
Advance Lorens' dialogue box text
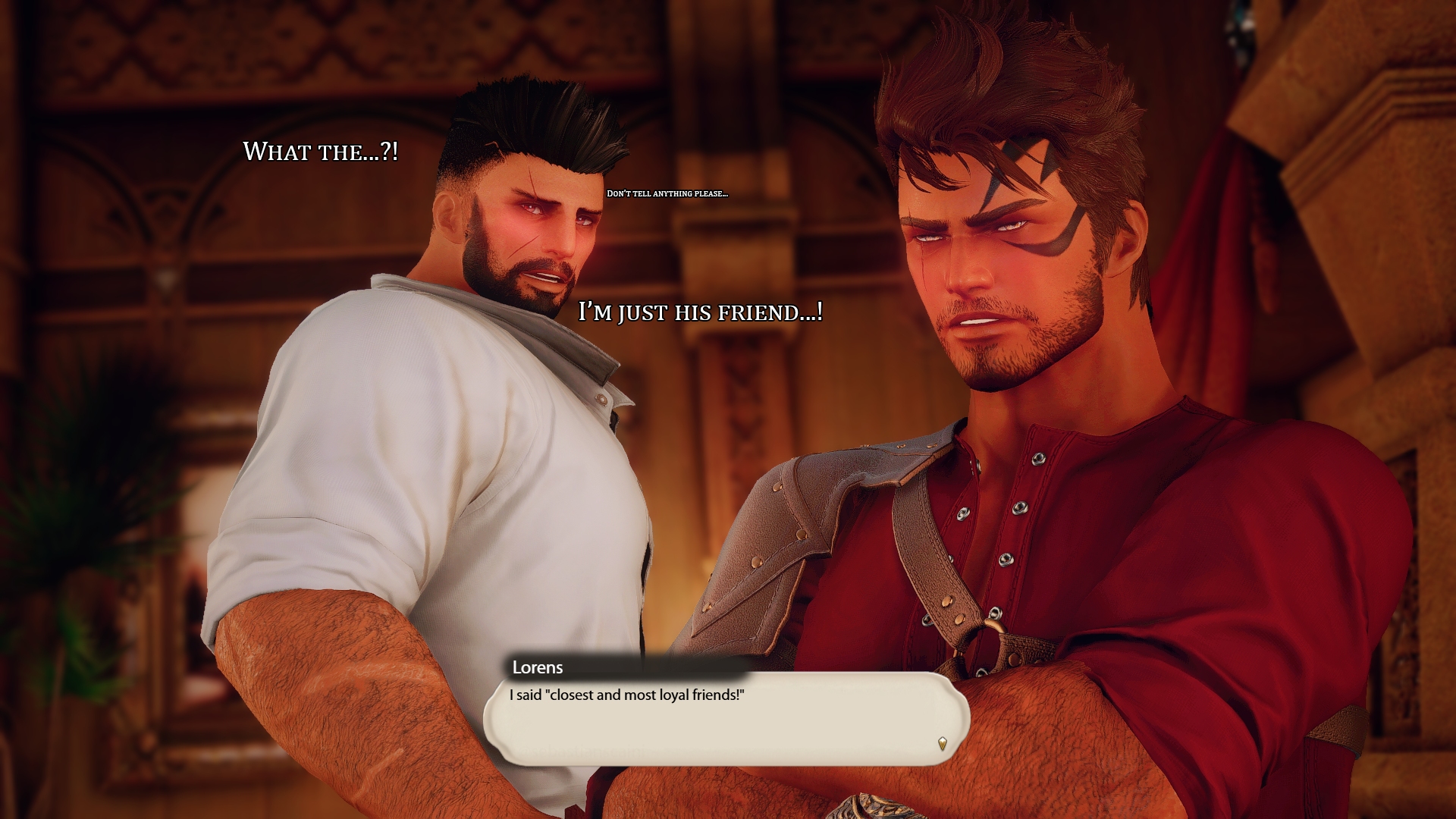pos(726,718)
